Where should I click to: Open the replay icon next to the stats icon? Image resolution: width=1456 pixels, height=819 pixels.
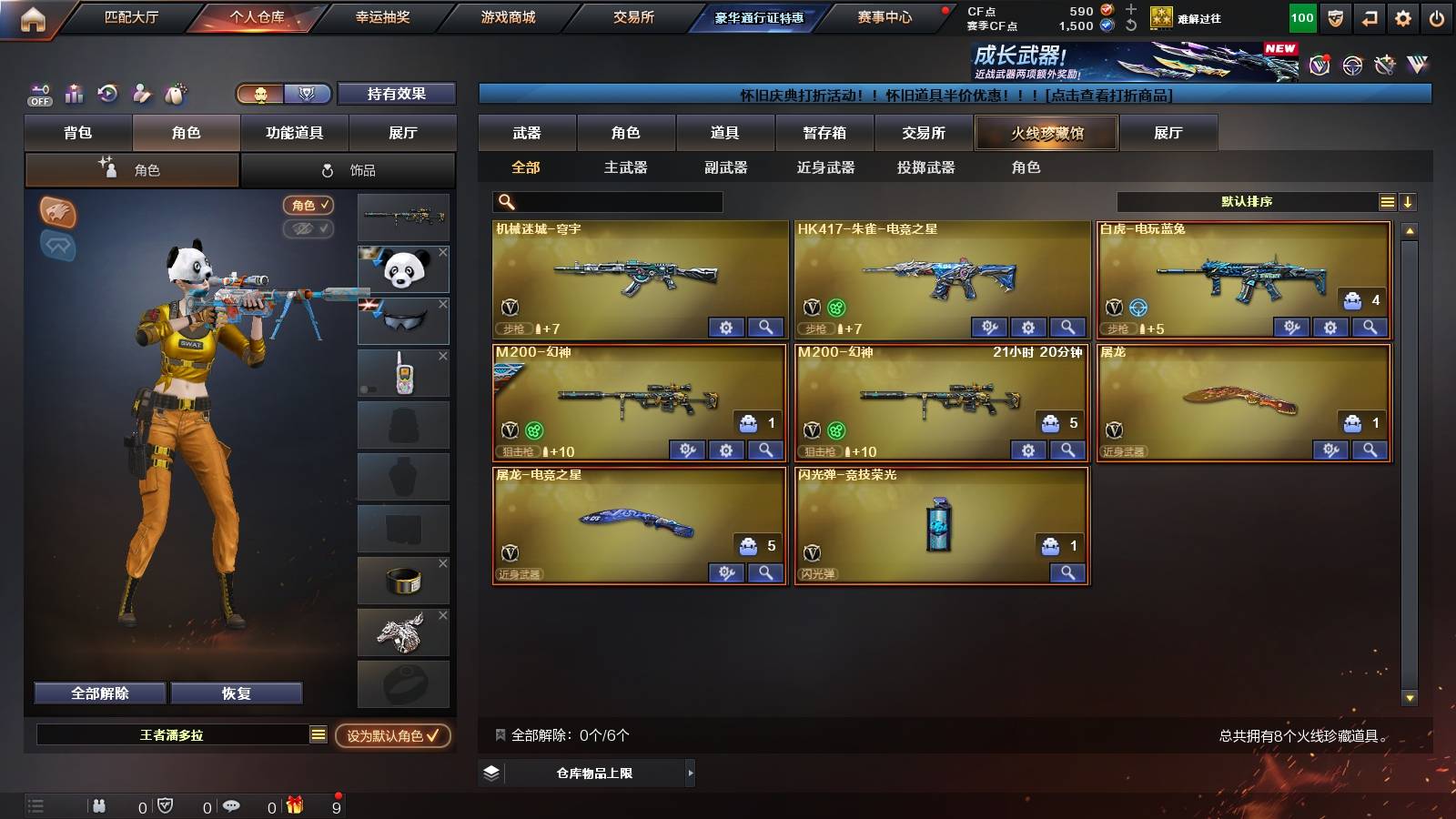coord(108,94)
